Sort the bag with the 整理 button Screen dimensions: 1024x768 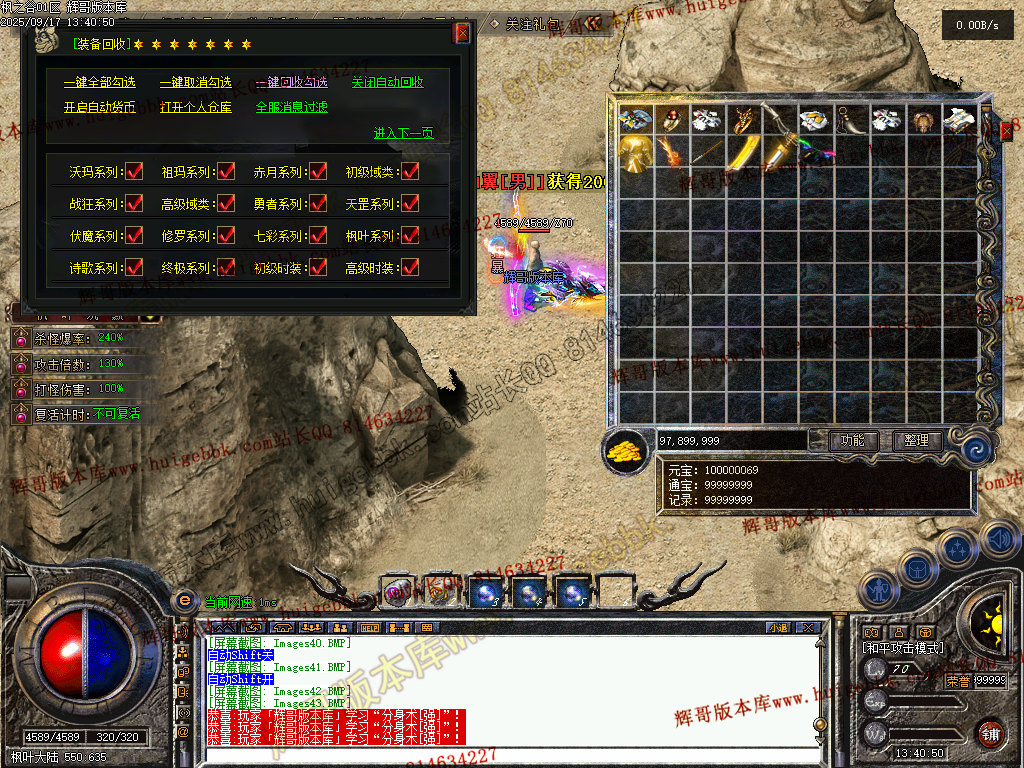[916, 440]
